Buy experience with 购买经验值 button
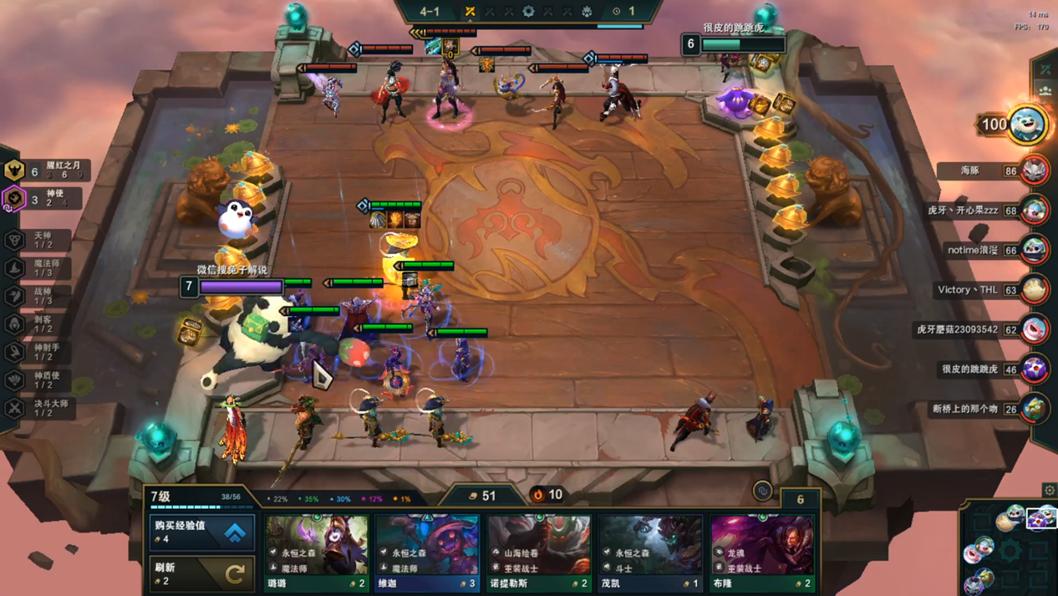1058x596 pixels. [202, 532]
